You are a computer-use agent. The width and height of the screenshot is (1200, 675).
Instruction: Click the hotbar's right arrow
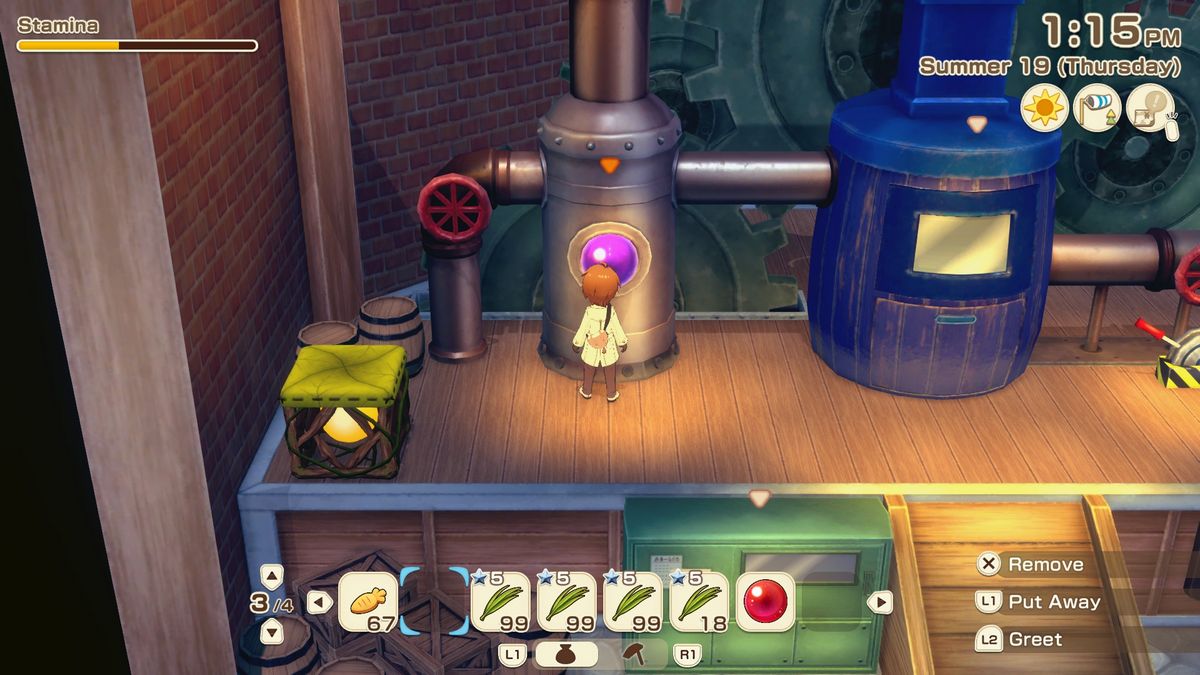[x=879, y=602]
